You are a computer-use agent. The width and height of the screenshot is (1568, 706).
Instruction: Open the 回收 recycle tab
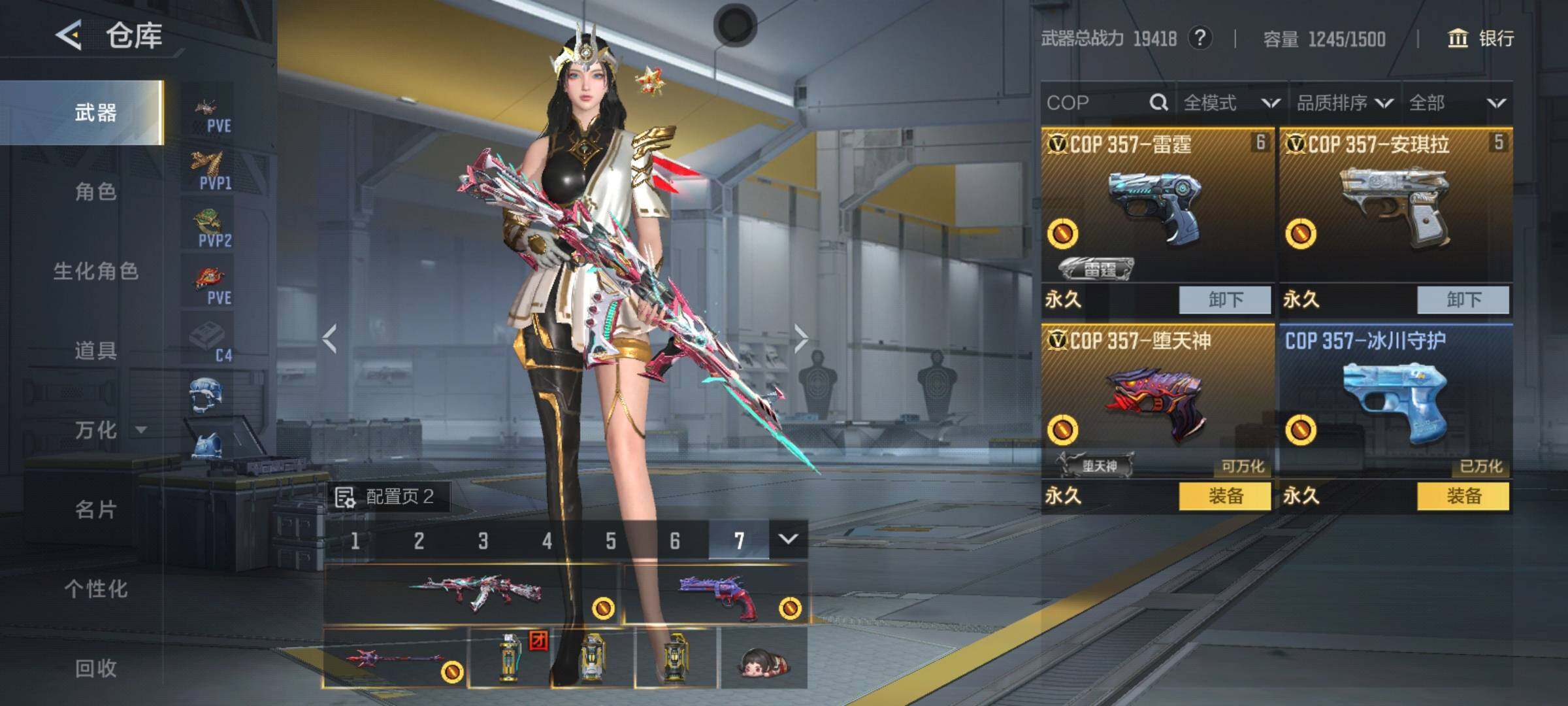[95, 668]
